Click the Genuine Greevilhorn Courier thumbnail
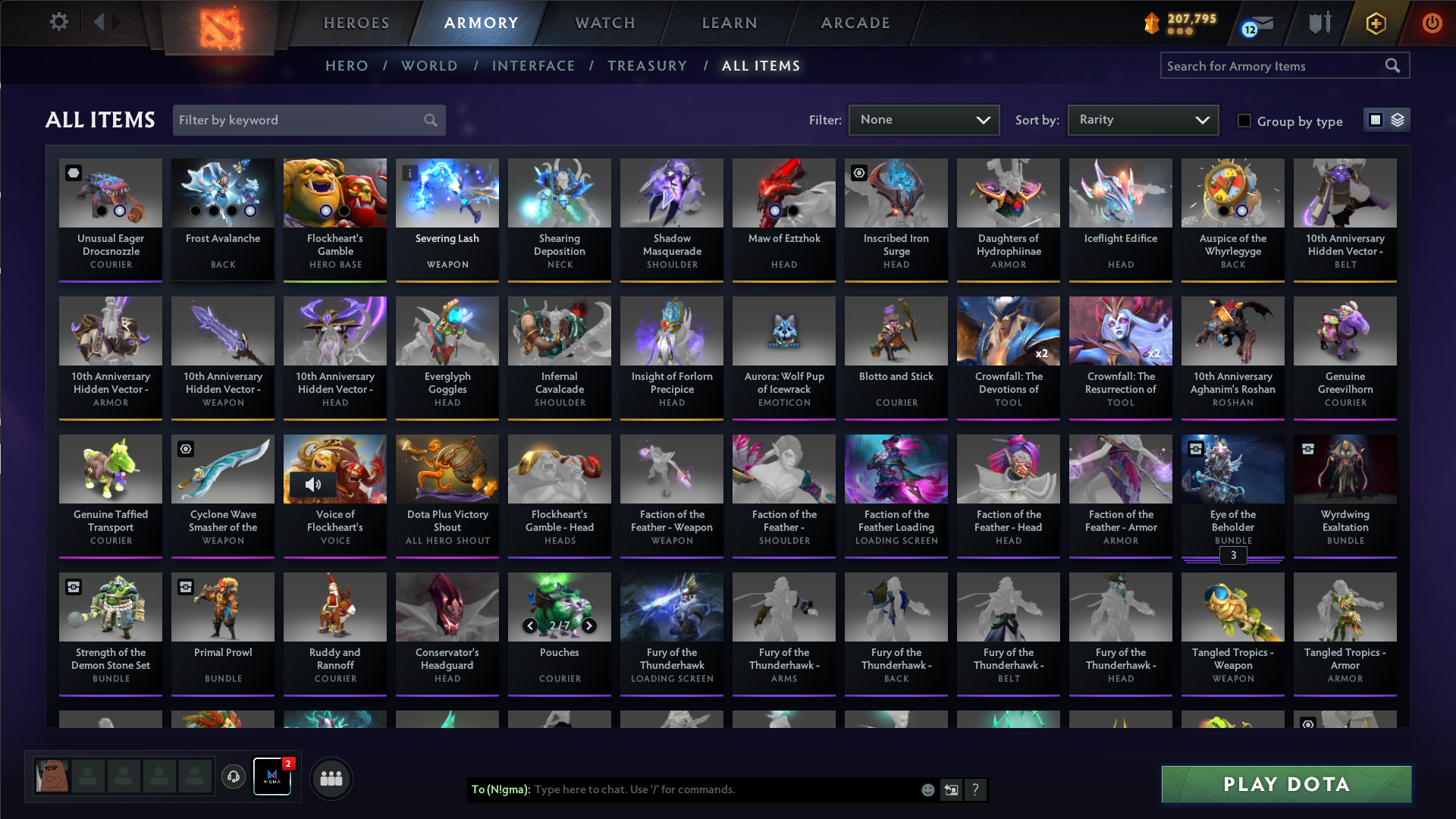This screenshot has height=819, width=1456. coord(1344,331)
